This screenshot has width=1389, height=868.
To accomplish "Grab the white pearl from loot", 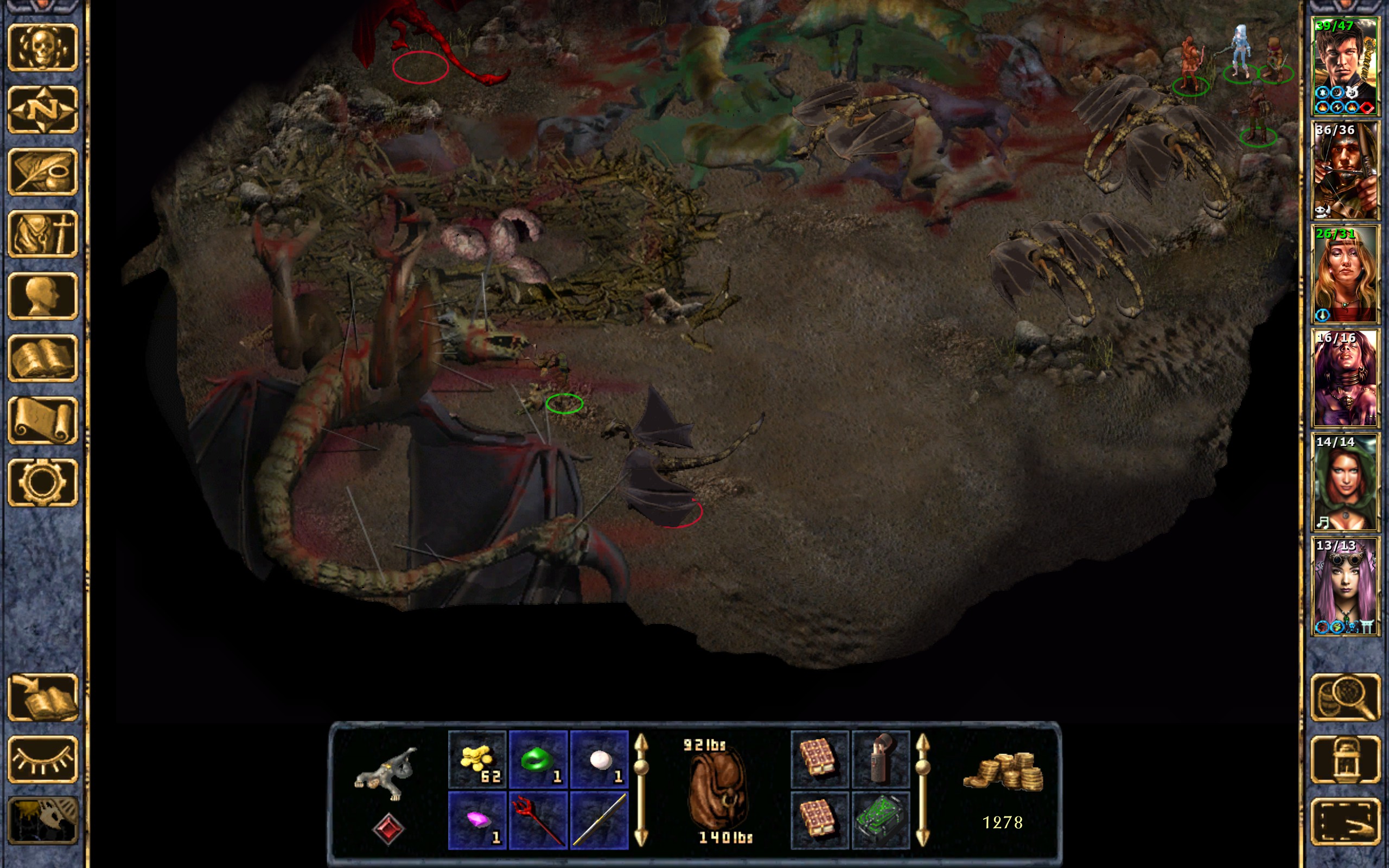I will [599, 759].
